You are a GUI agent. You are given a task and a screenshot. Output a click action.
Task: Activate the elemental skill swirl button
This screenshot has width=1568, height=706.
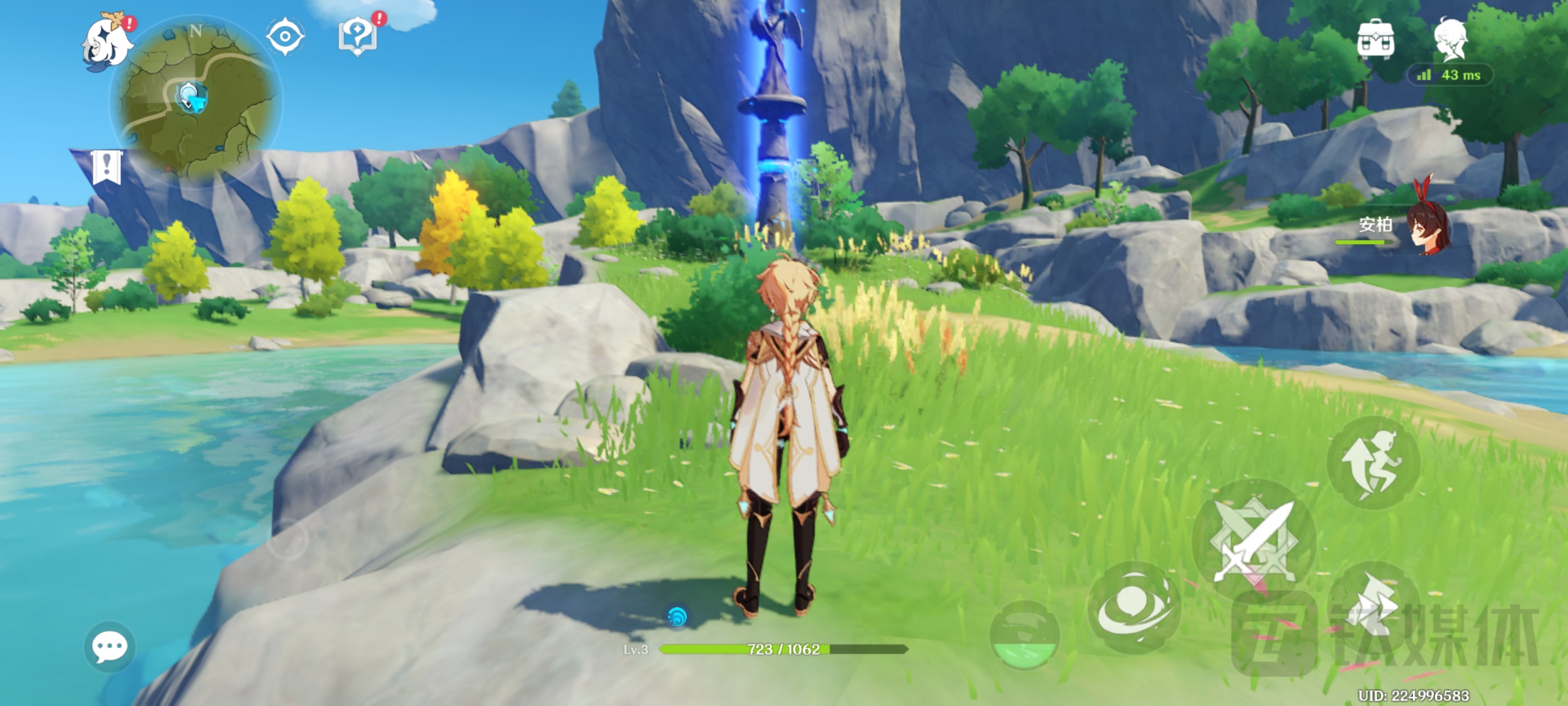point(1133,608)
